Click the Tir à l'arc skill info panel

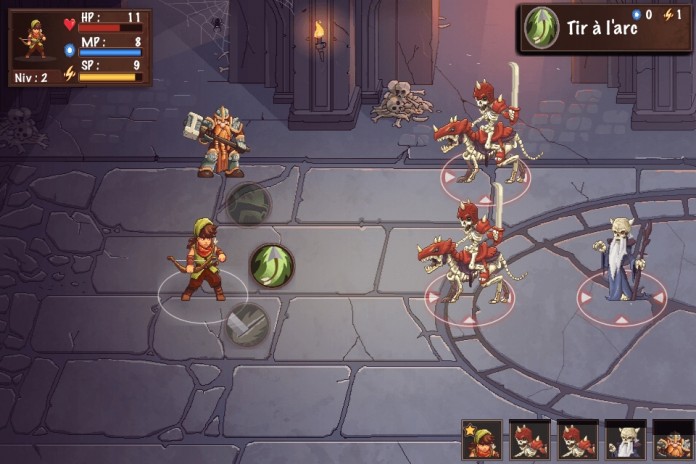click(x=604, y=28)
